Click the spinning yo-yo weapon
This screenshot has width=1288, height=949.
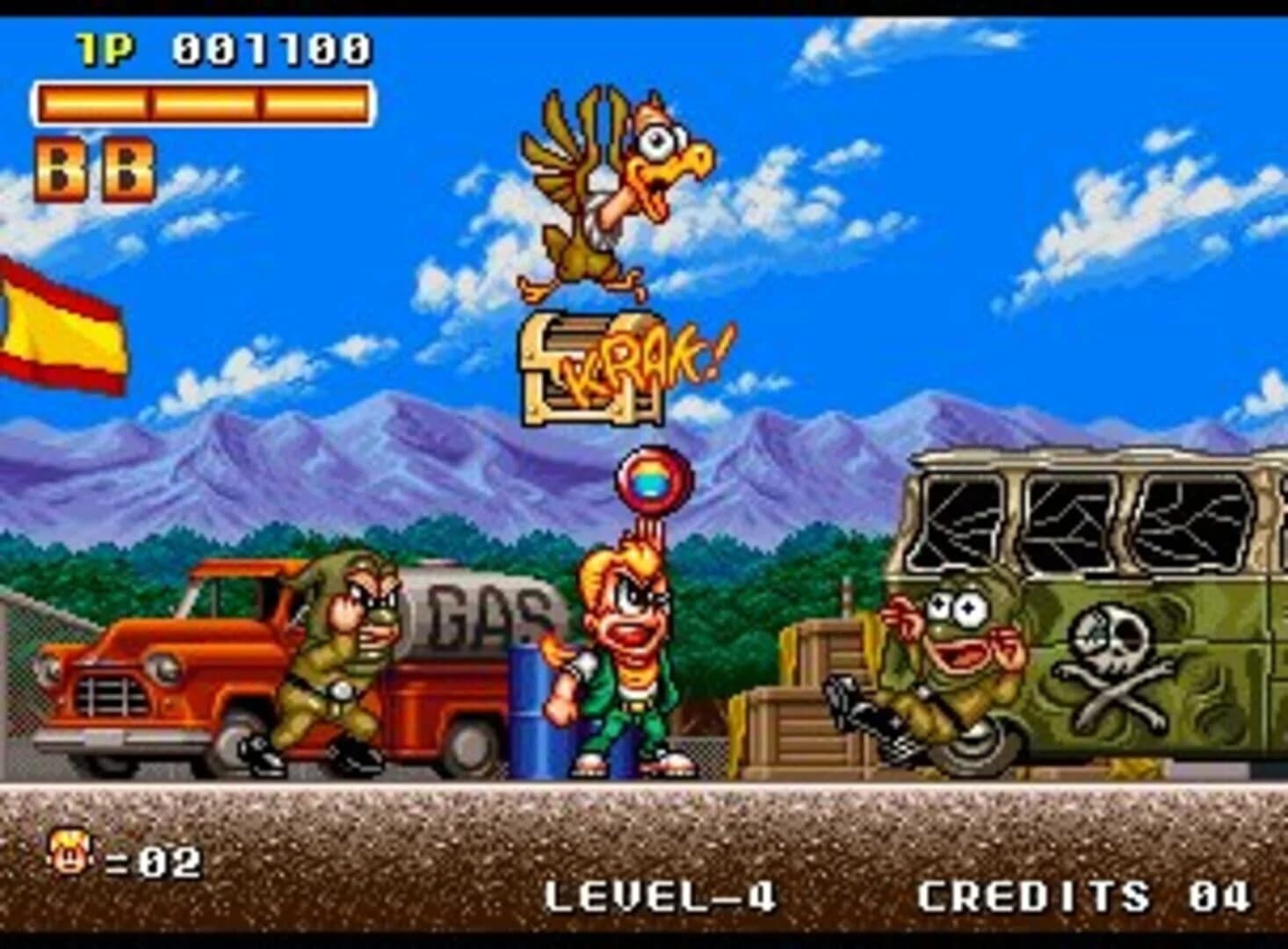tap(651, 480)
